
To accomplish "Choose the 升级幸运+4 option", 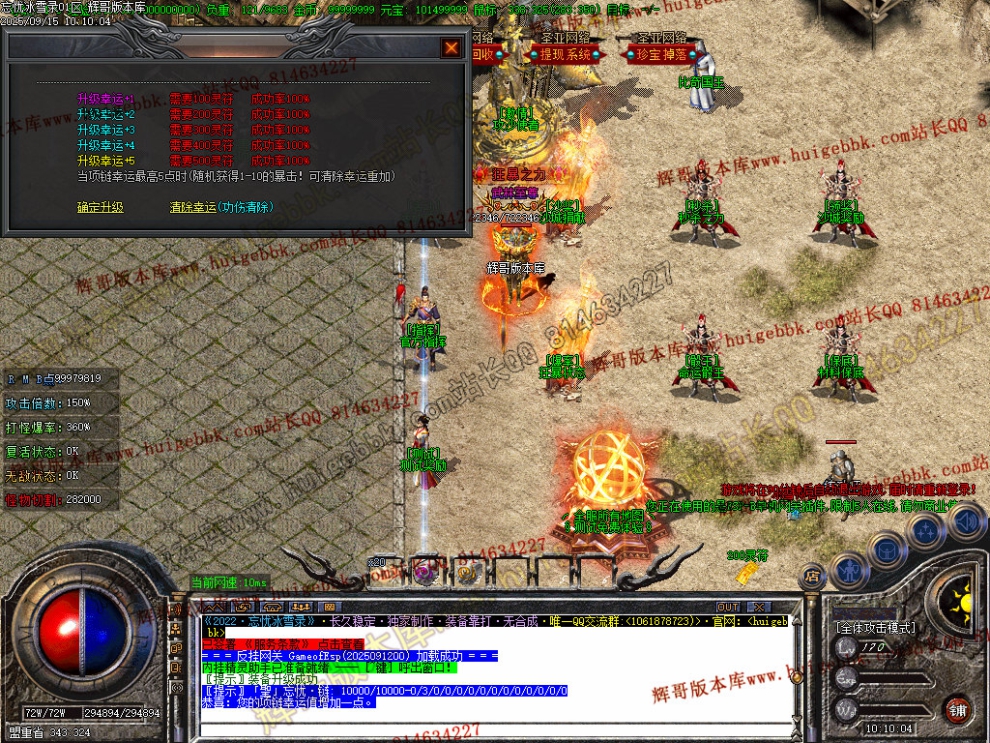I will [105, 145].
